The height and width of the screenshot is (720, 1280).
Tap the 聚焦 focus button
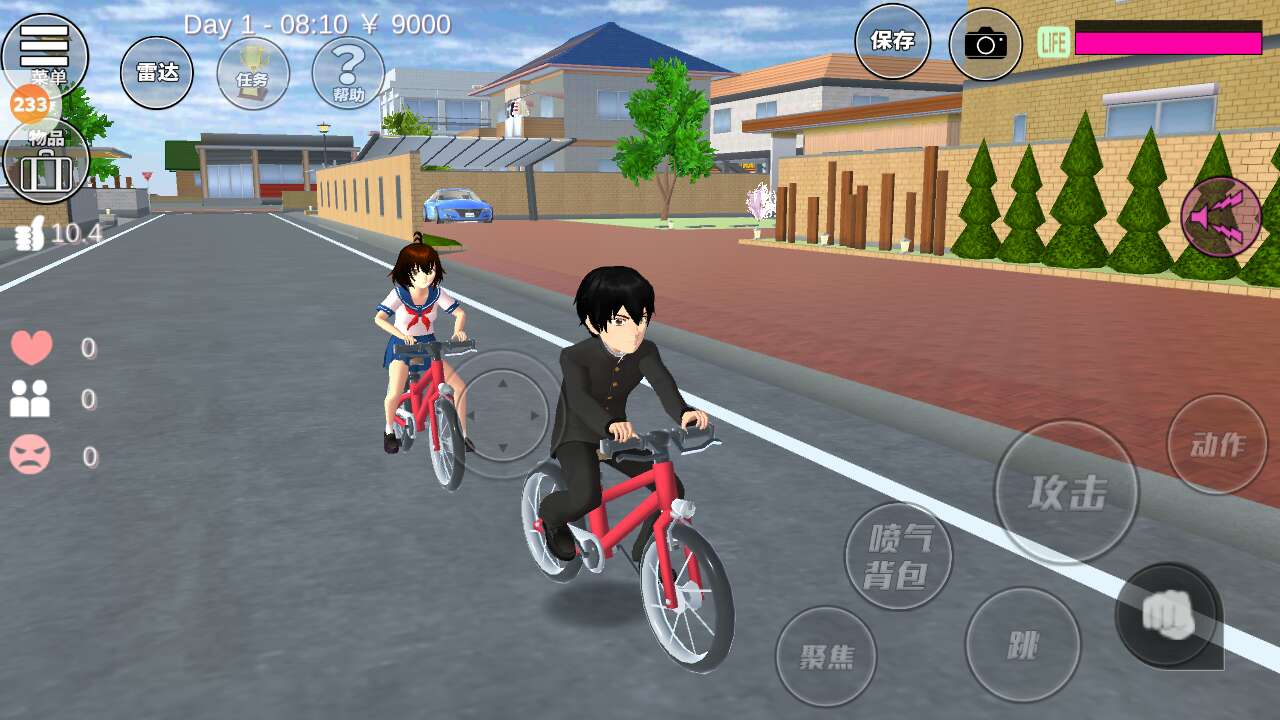826,656
